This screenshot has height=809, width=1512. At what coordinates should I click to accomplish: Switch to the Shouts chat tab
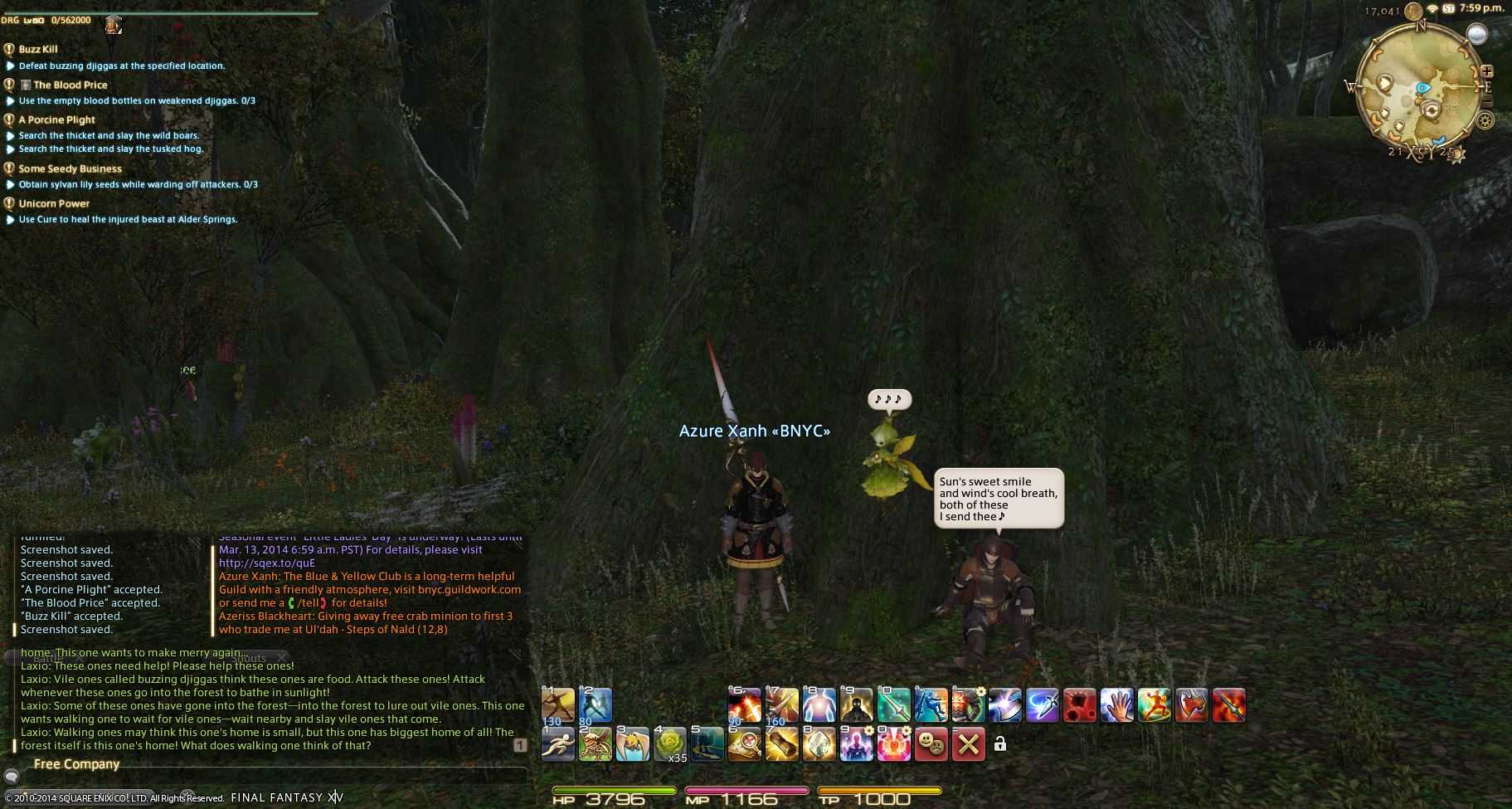247,658
